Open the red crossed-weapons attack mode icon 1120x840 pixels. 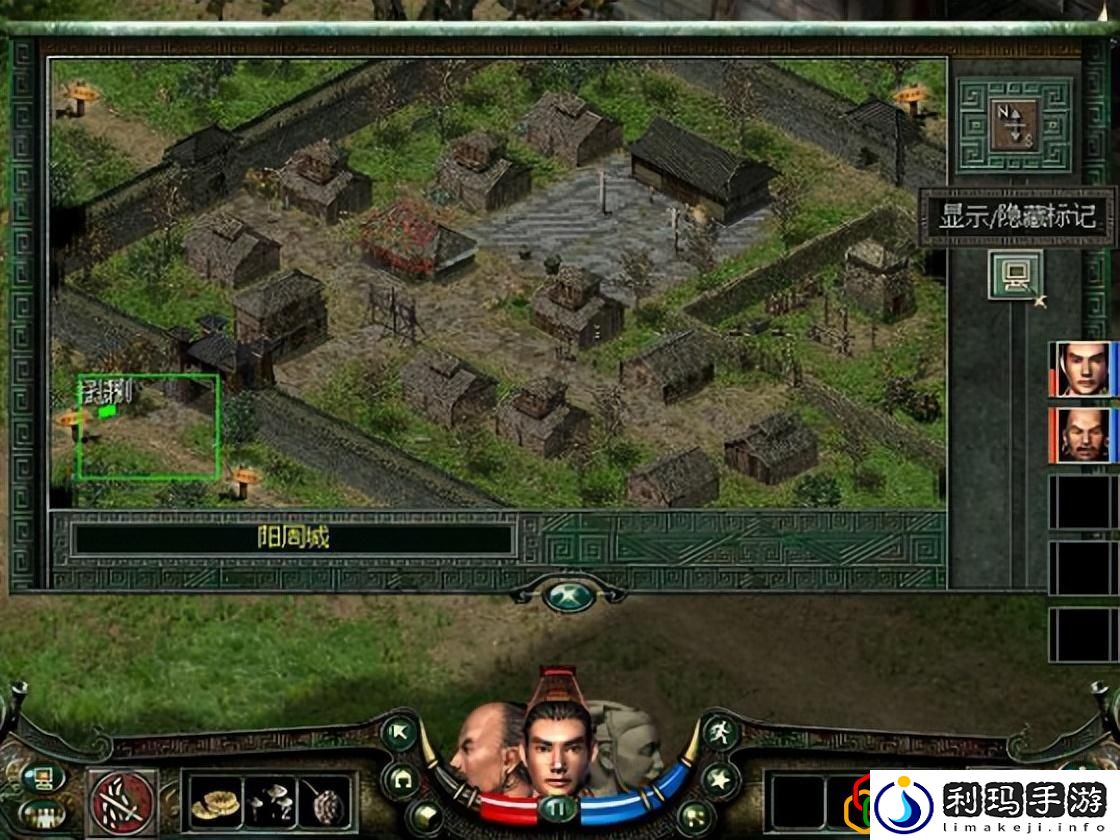(x=121, y=802)
